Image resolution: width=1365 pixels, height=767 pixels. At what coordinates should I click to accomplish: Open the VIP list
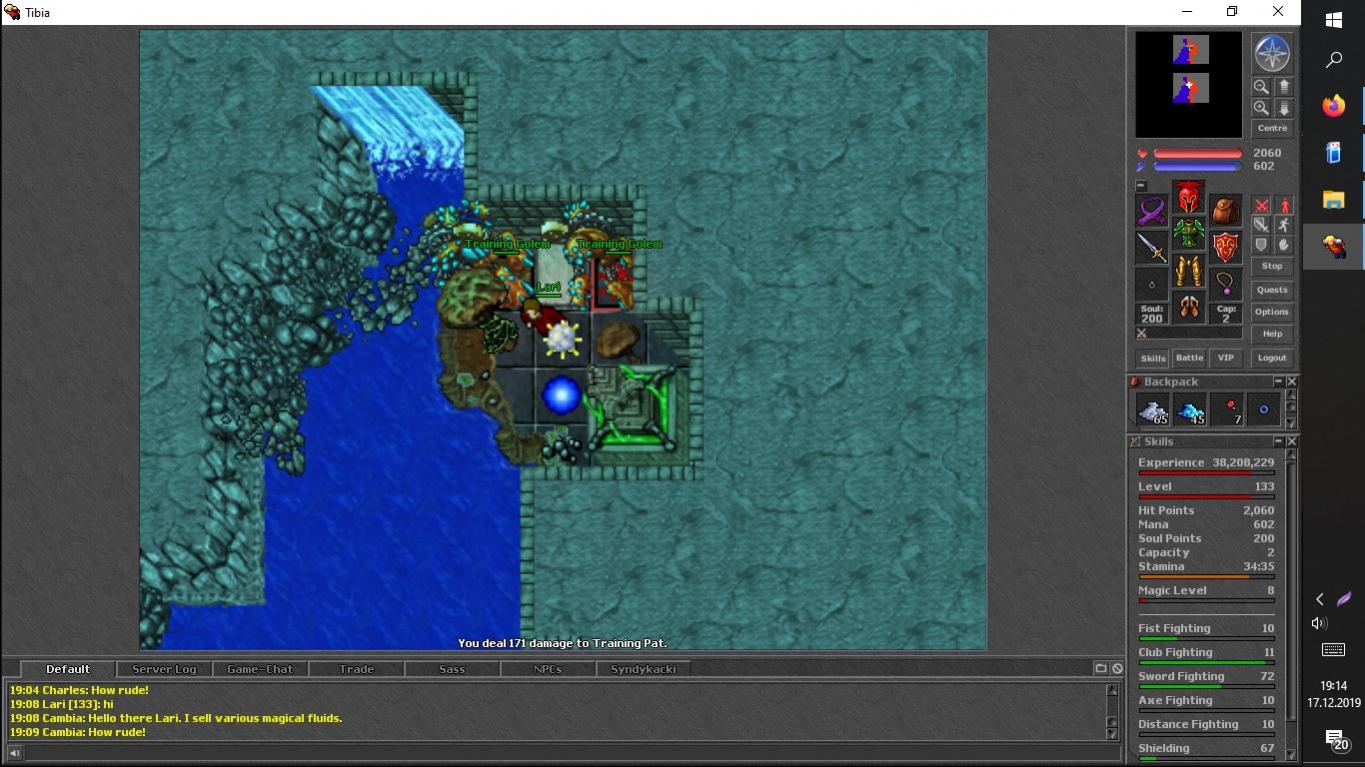[x=1225, y=358]
